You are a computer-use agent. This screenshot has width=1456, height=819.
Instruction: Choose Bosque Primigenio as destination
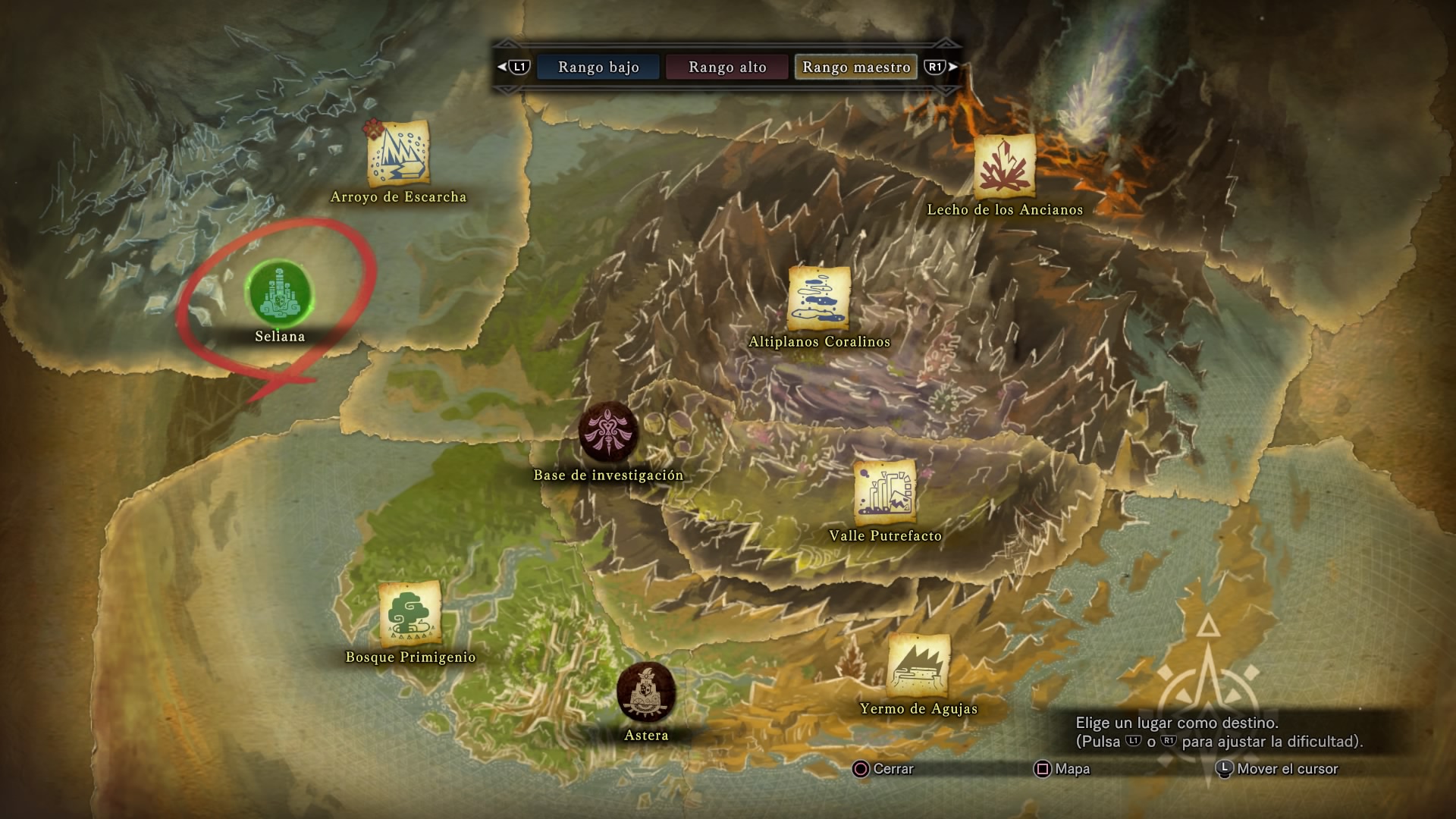point(410,613)
